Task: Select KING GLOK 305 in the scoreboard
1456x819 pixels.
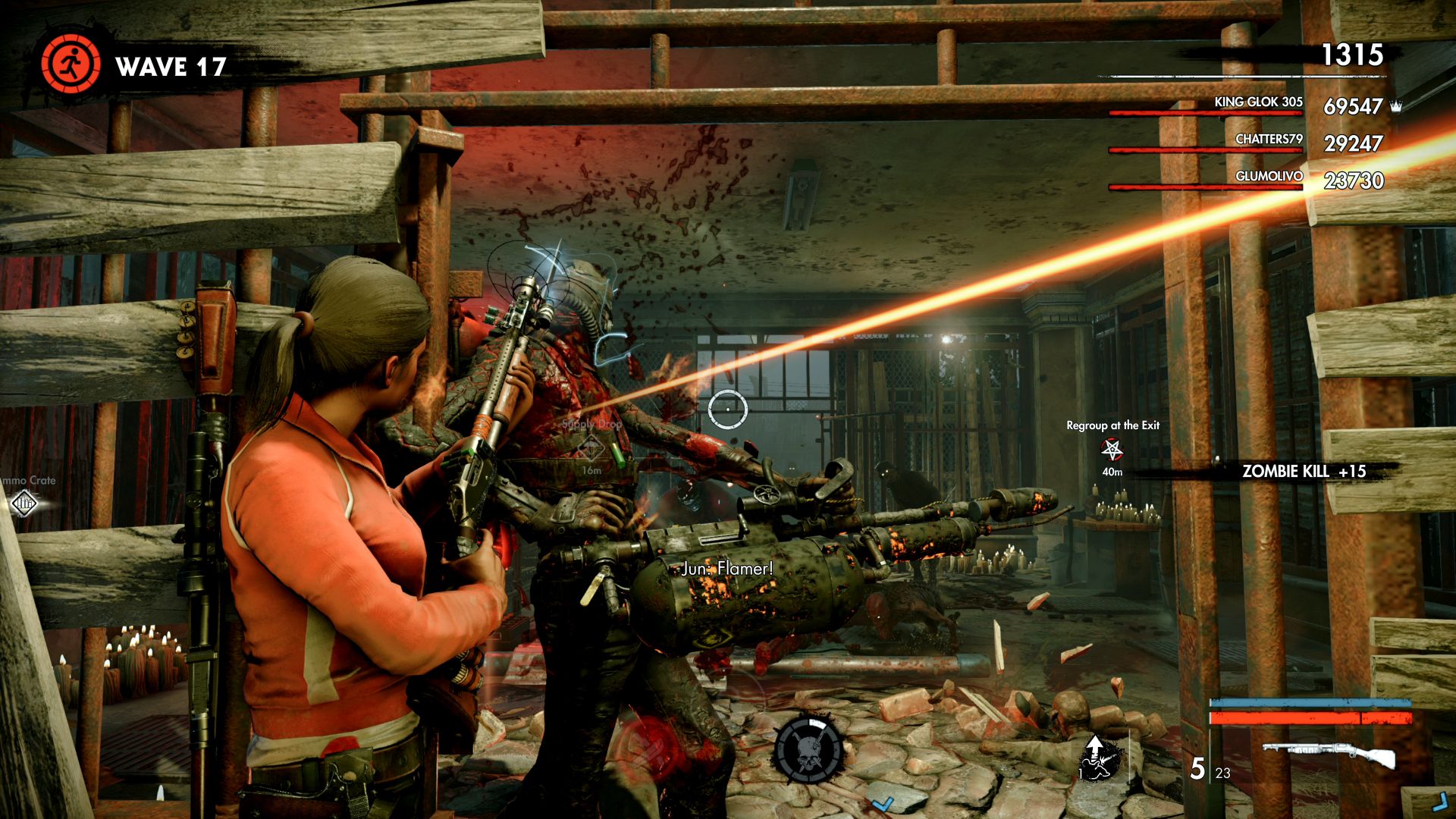Action: point(1258,102)
